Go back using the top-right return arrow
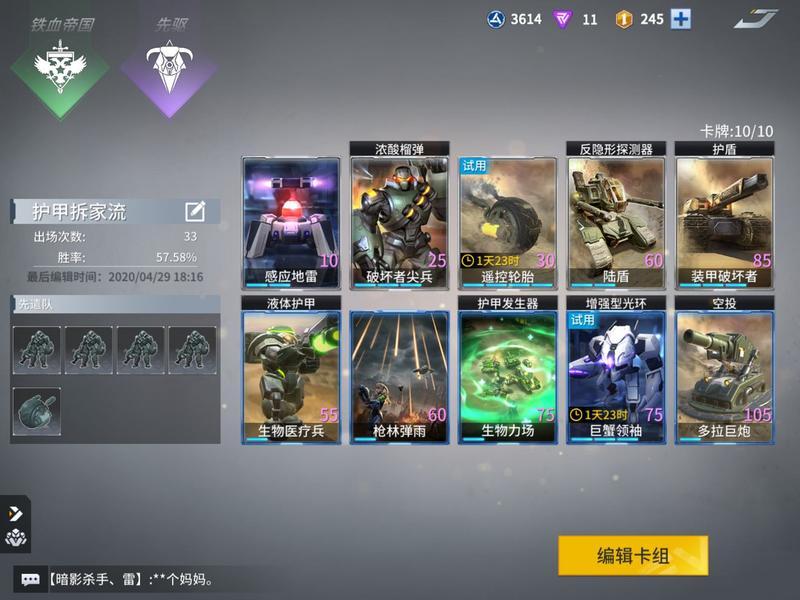 point(756,19)
